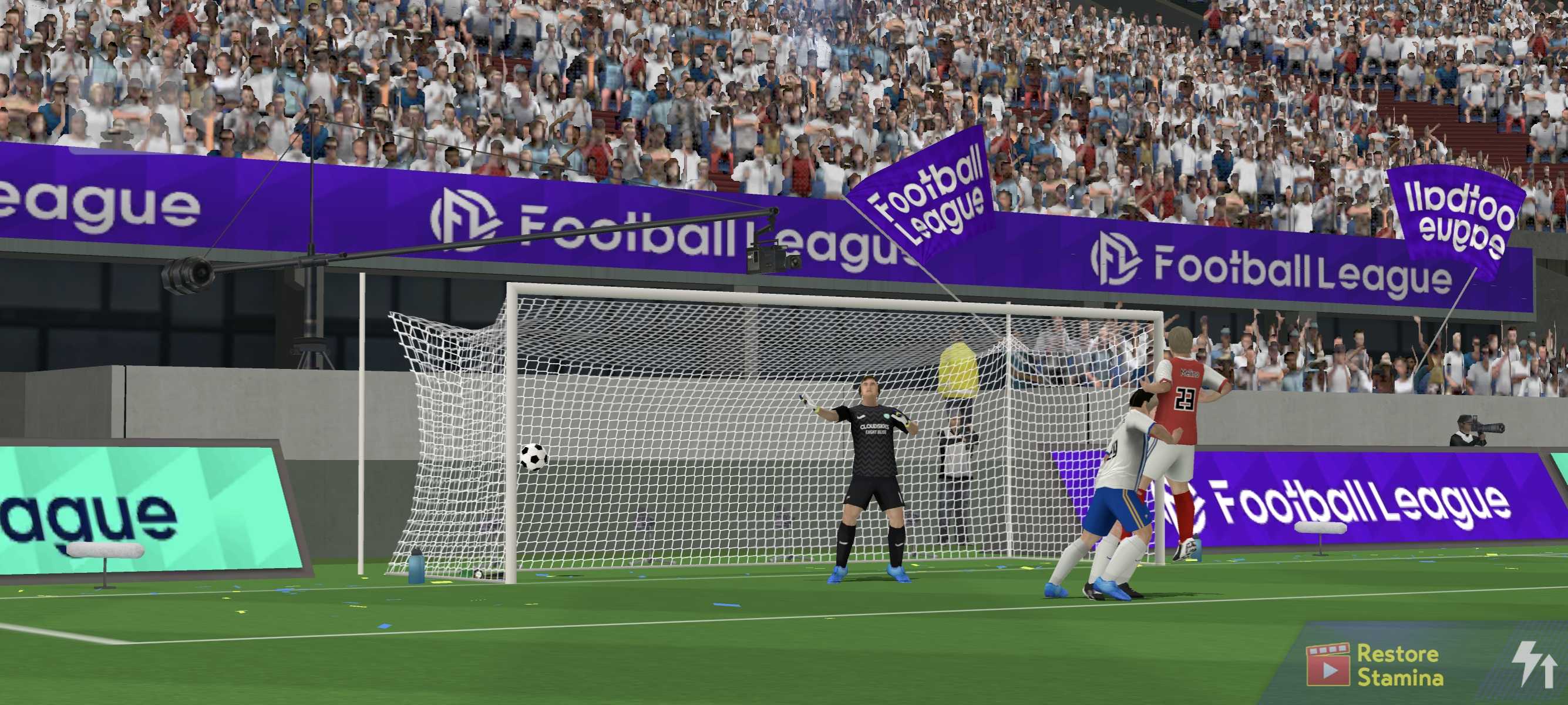Tap the Restore Stamina video button
Screen dimensions: 1568x705
tap(1374, 665)
